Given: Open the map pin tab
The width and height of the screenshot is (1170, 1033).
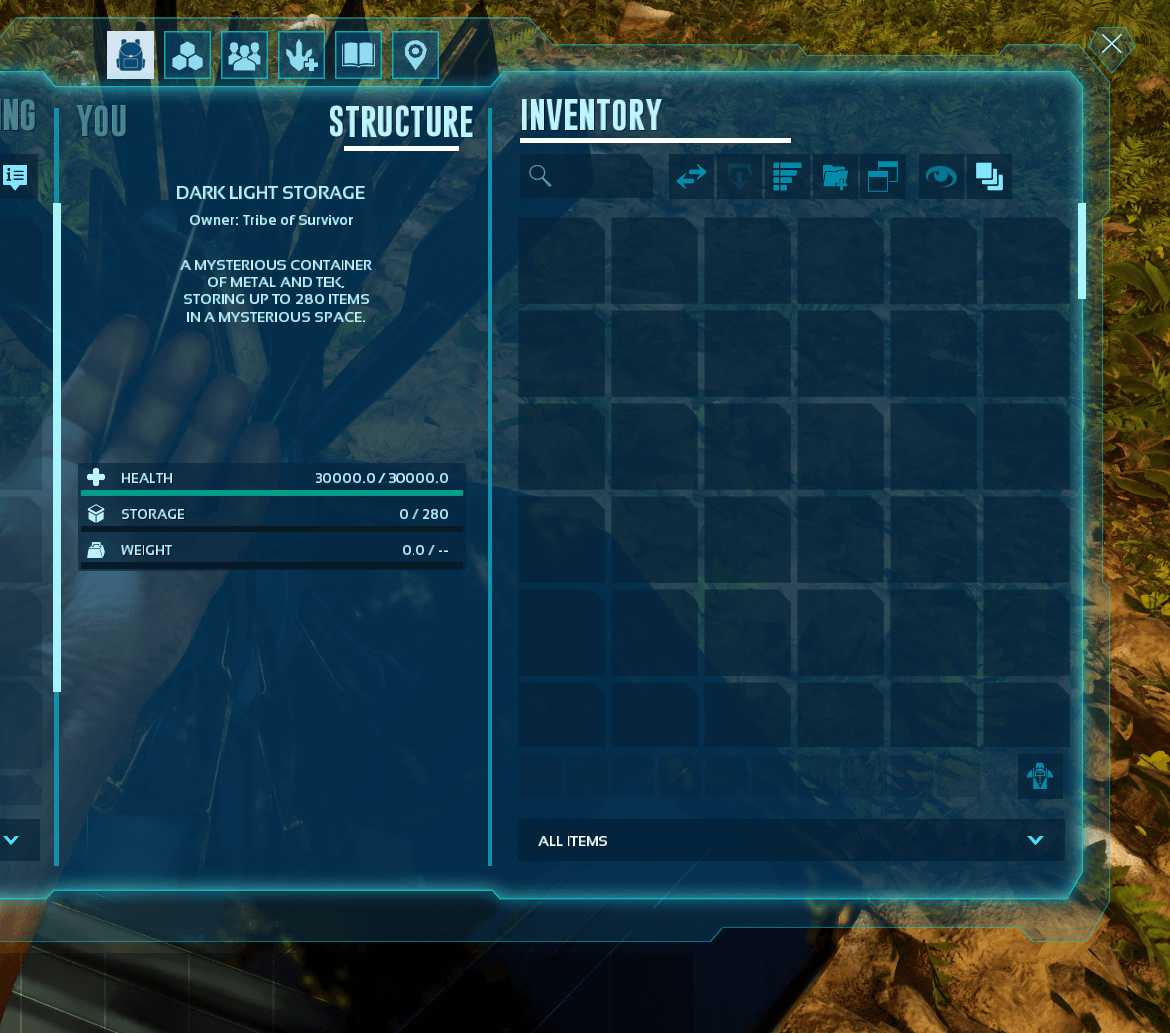Looking at the screenshot, I should 415,55.
